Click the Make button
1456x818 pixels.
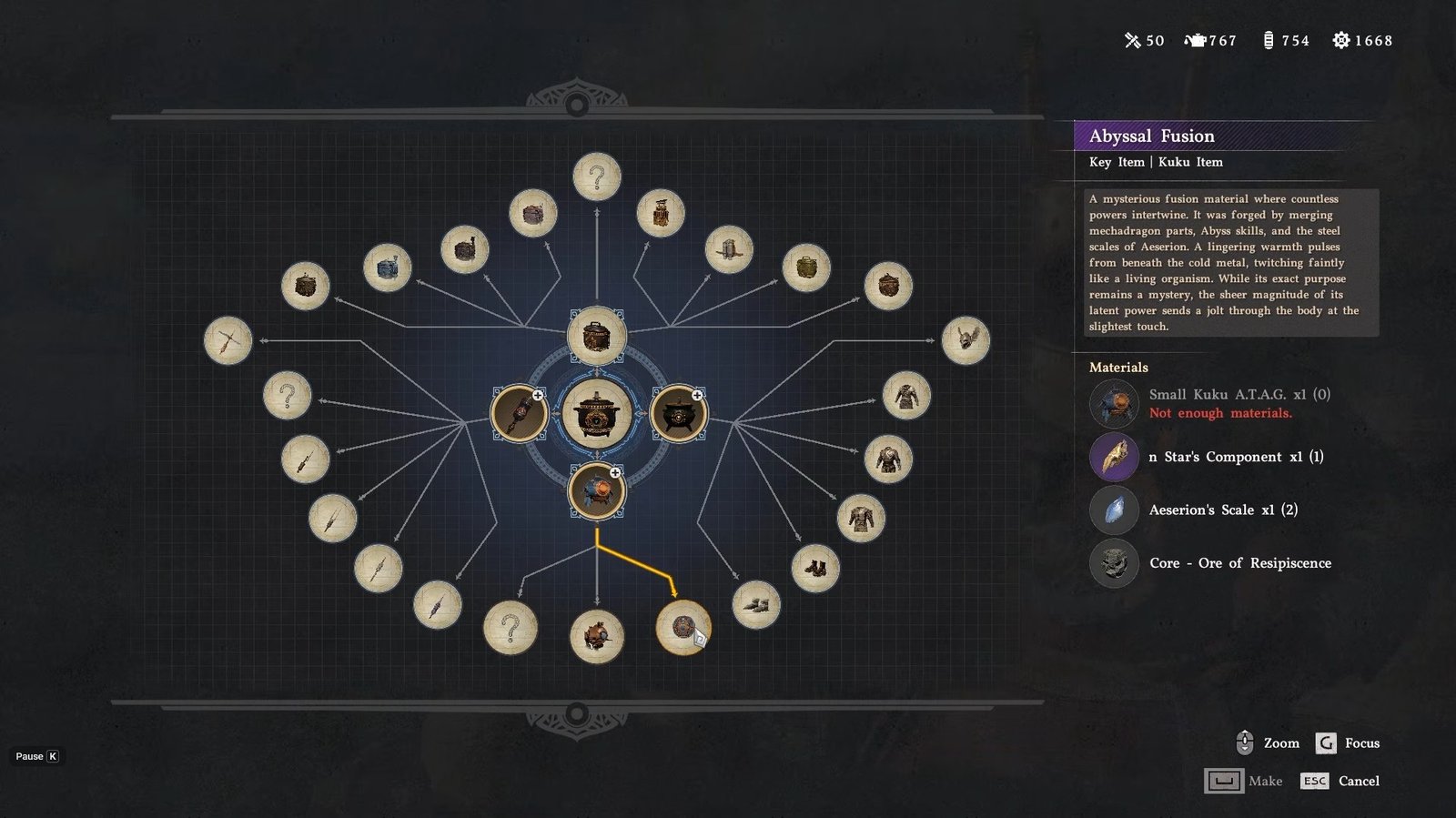(x=1243, y=781)
